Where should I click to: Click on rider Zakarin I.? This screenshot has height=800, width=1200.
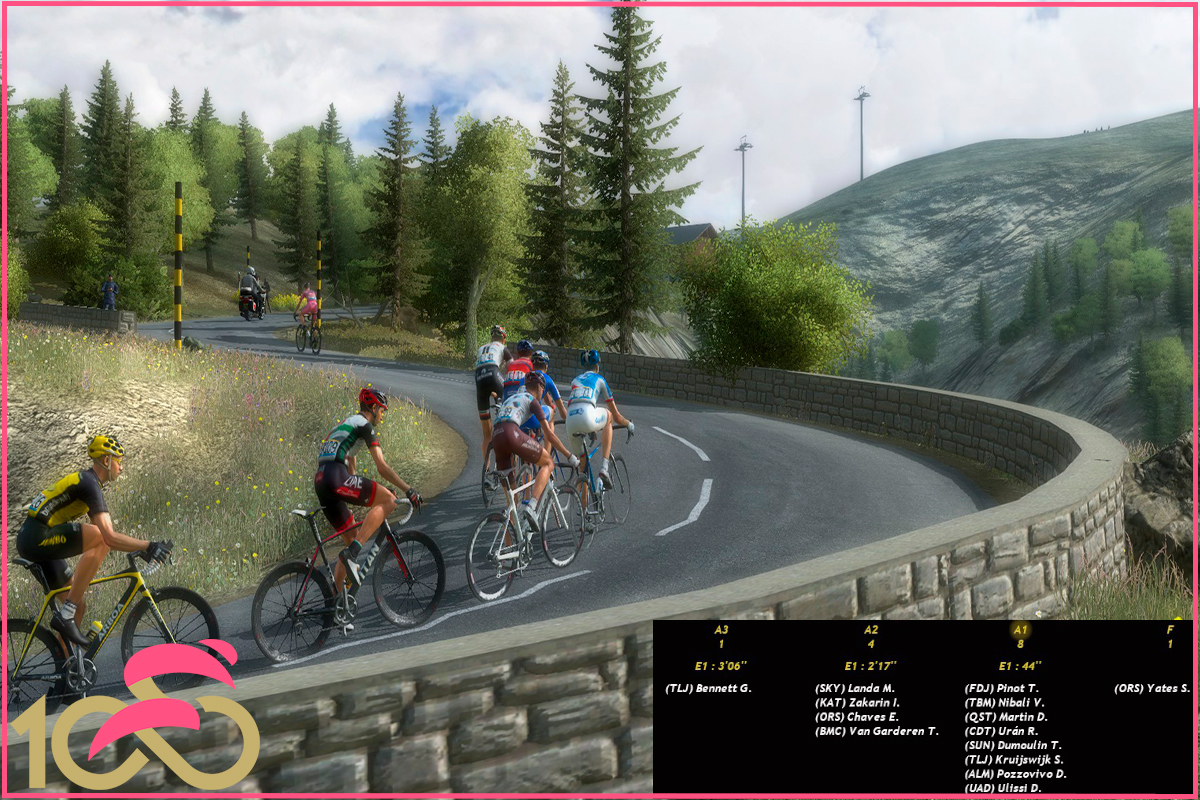pyautogui.click(x=857, y=702)
